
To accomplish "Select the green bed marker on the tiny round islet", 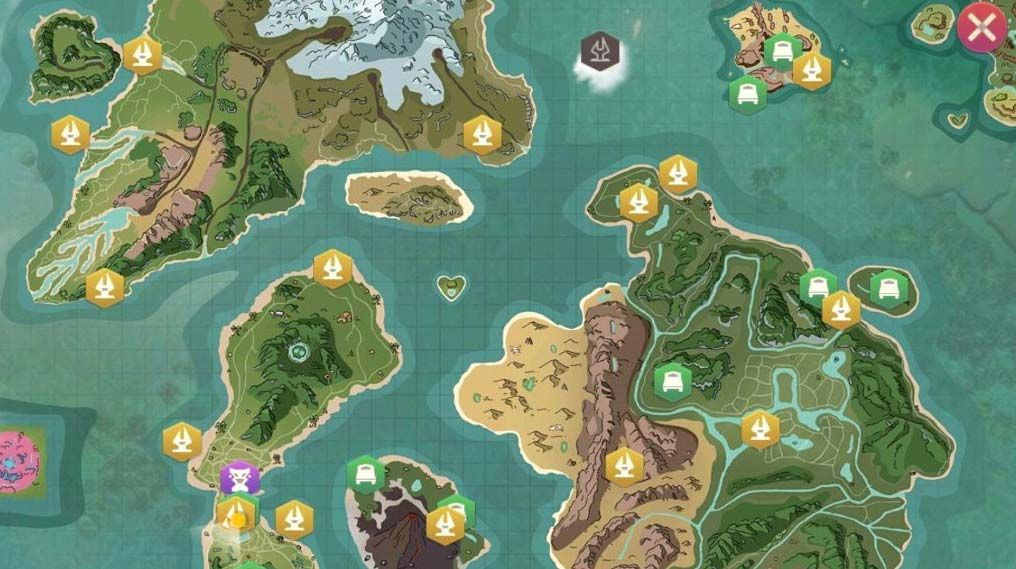I will point(887,290).
